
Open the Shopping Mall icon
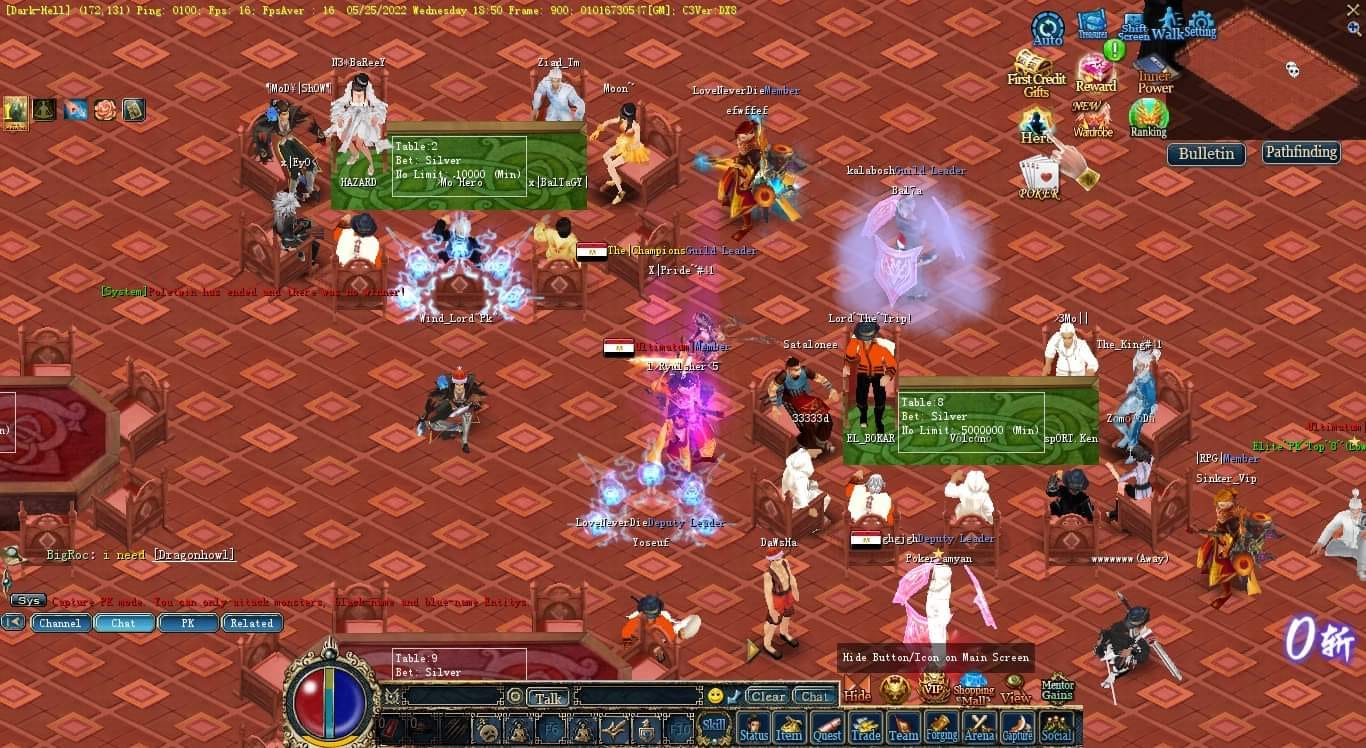pyautogui.click(x=973, y=689)
